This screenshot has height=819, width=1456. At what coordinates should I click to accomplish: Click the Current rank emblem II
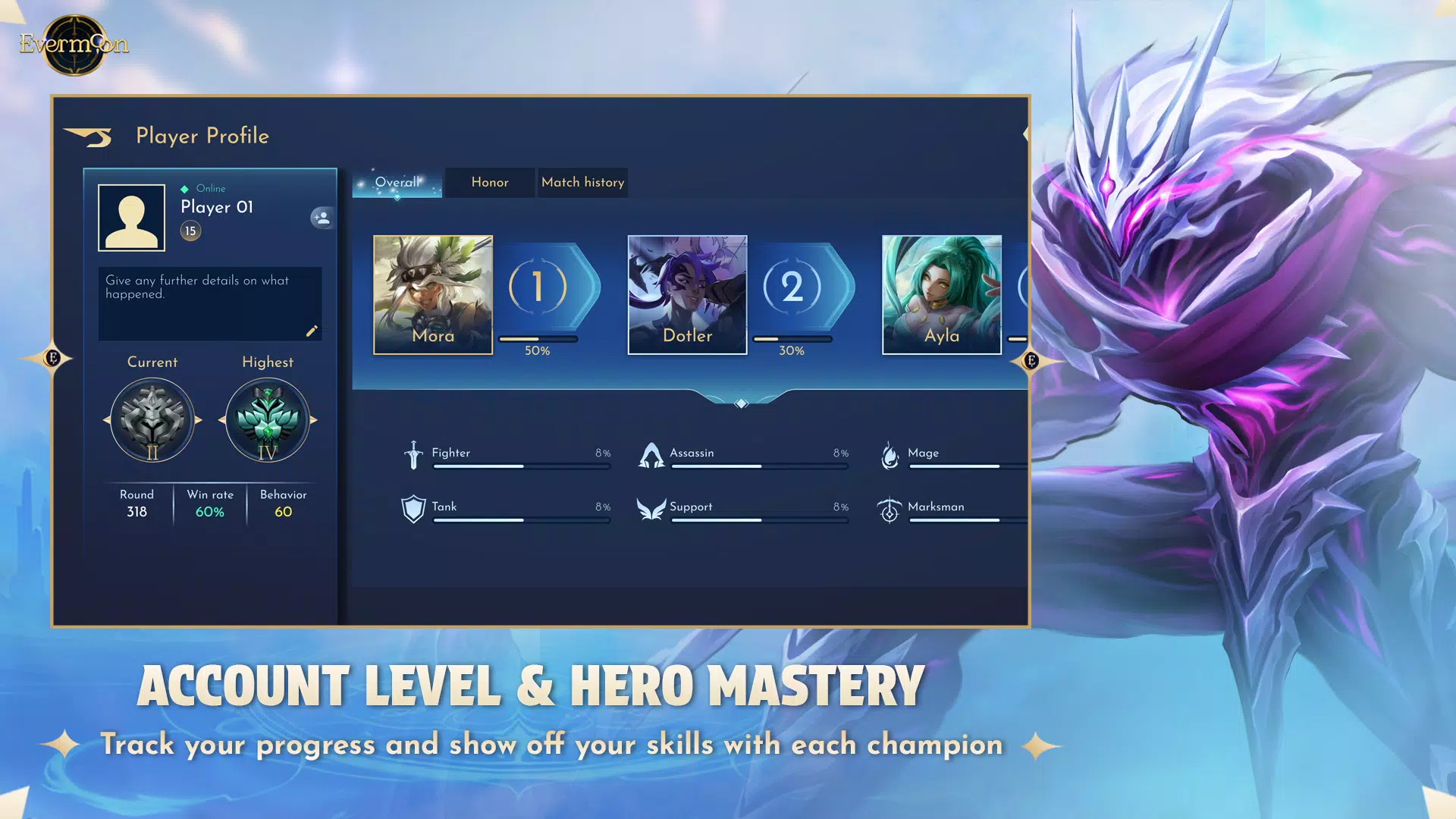pos(152,419)
